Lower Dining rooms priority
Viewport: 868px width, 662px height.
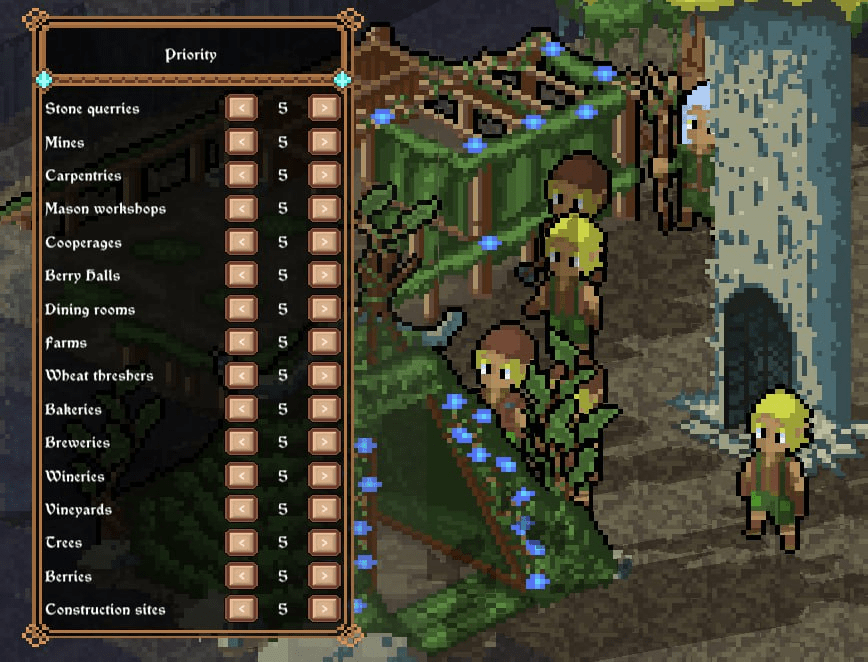241,309
